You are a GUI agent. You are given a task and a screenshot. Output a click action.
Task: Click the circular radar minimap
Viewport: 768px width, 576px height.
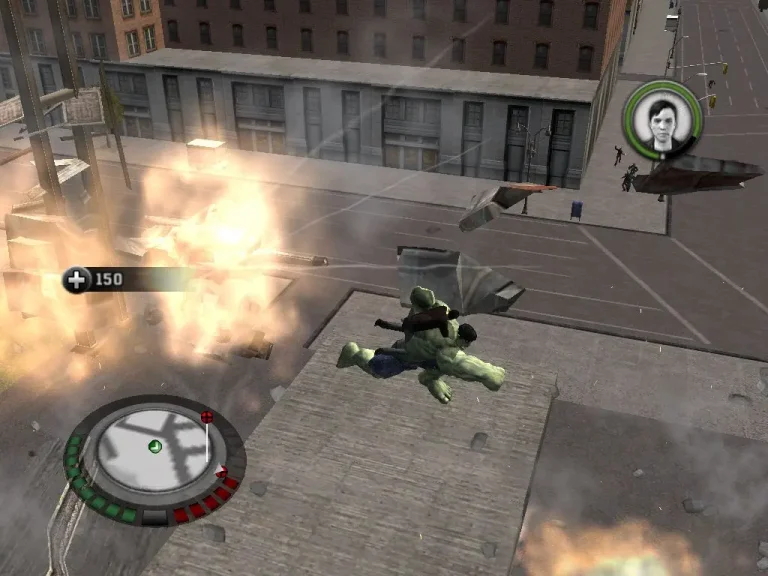click(155, 446)
